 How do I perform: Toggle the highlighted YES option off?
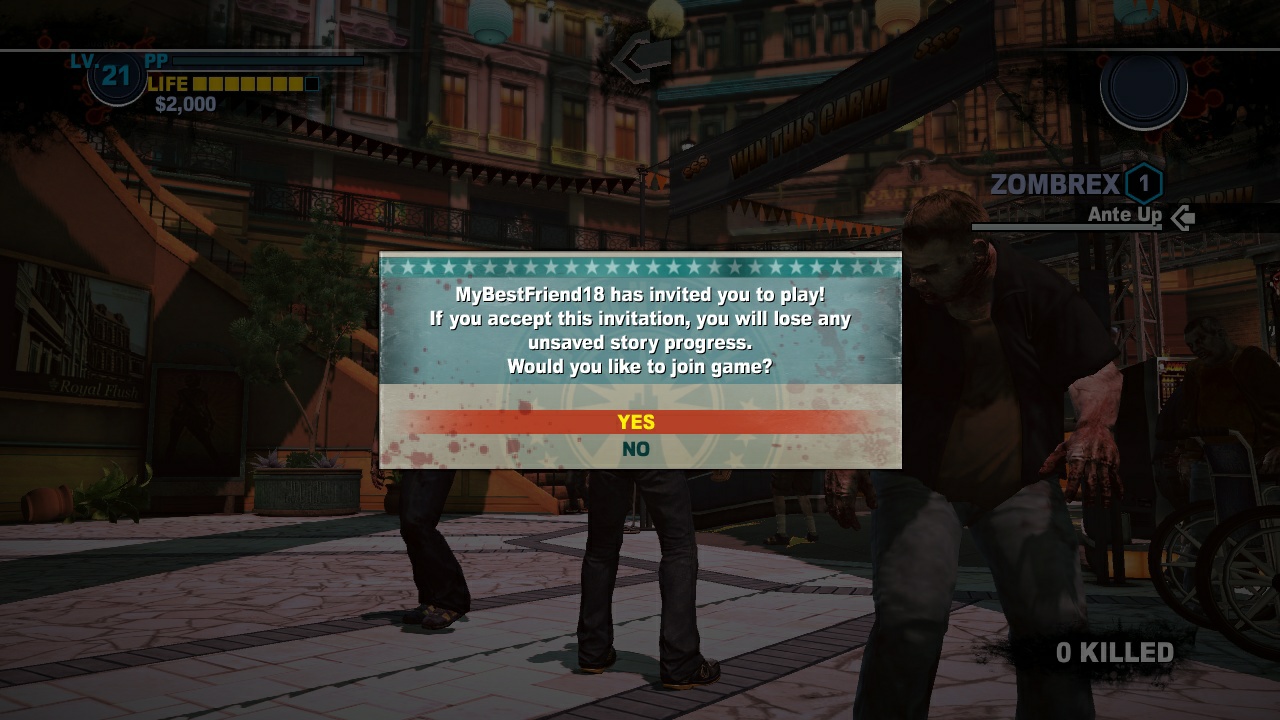(640, 422)
